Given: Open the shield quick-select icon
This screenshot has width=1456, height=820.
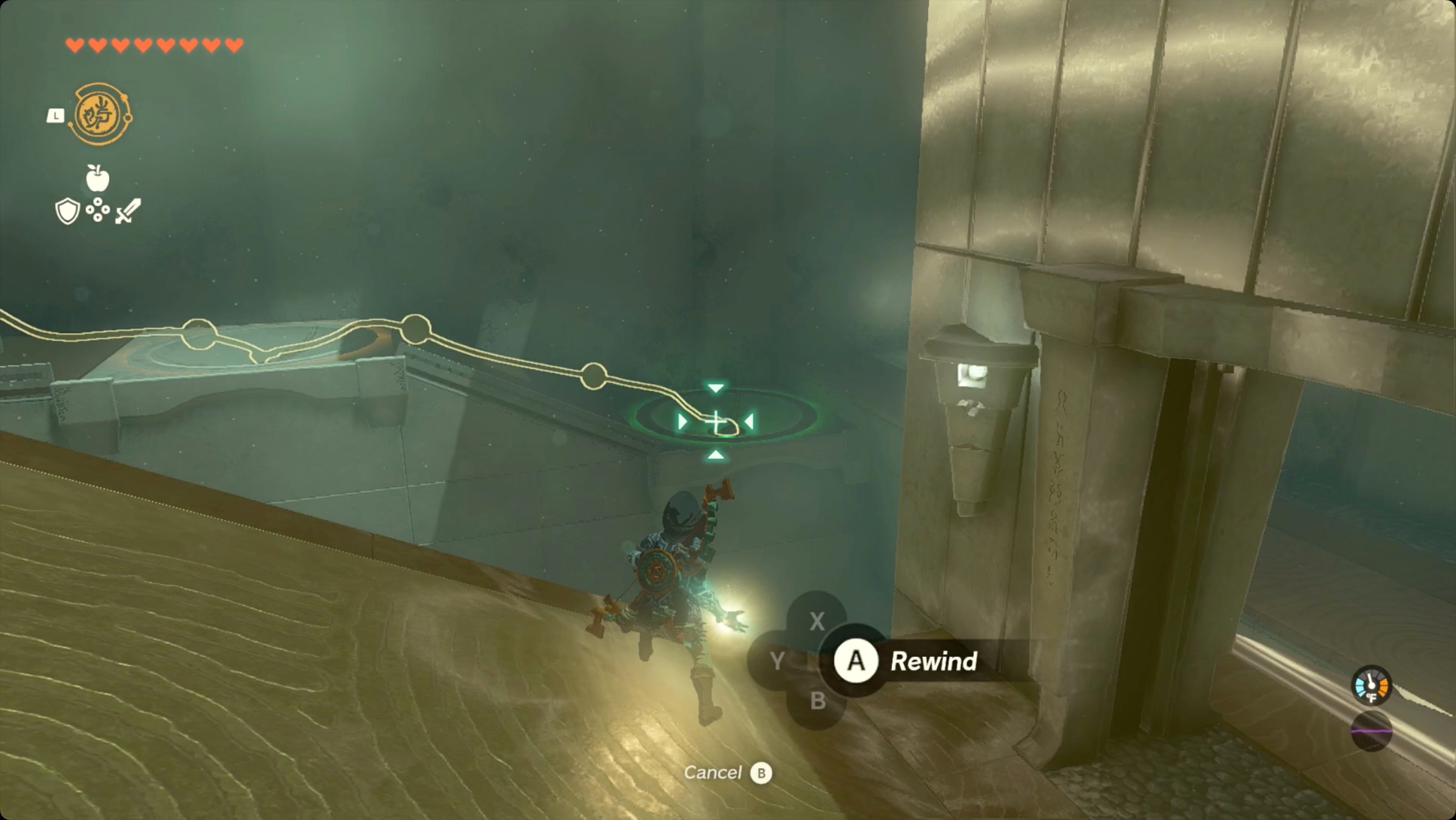Looking at the screenshot, I should pos(67,211).
